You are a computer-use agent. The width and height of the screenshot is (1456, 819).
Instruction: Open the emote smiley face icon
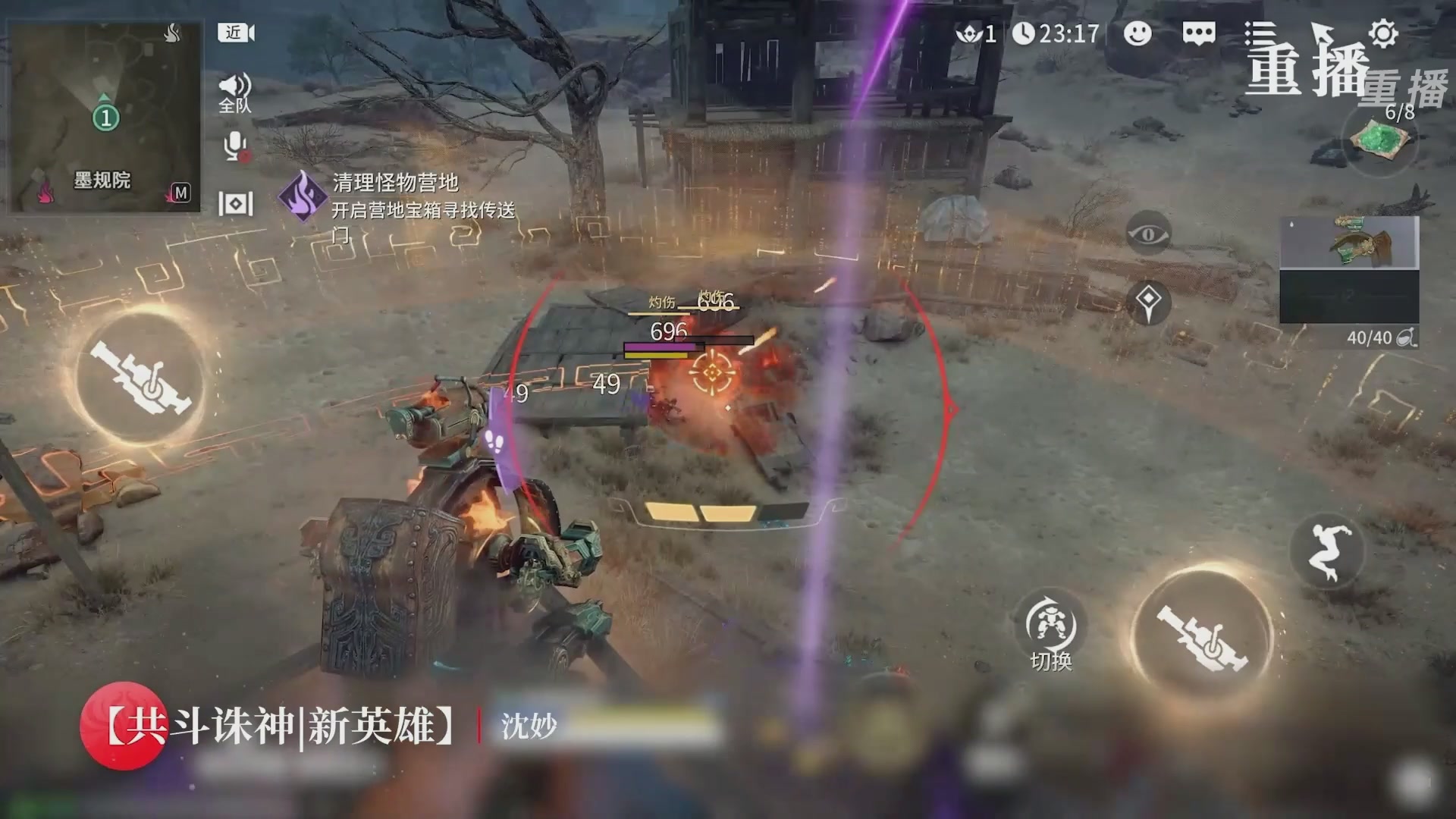pyautogui.click(x=1137, y=33)
